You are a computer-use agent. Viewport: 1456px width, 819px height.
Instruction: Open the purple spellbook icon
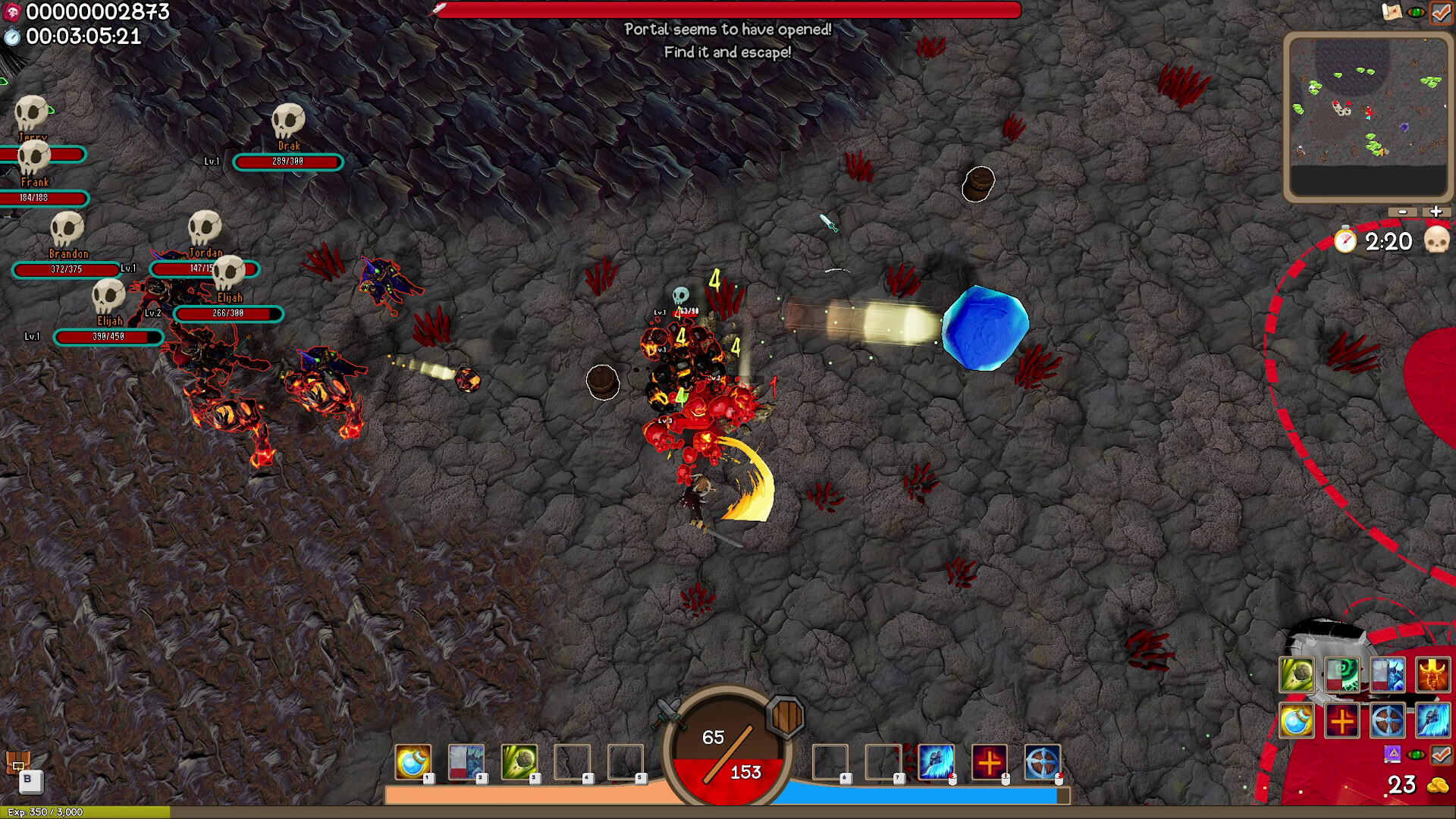pyautogui.click(x=1392, y=755)
